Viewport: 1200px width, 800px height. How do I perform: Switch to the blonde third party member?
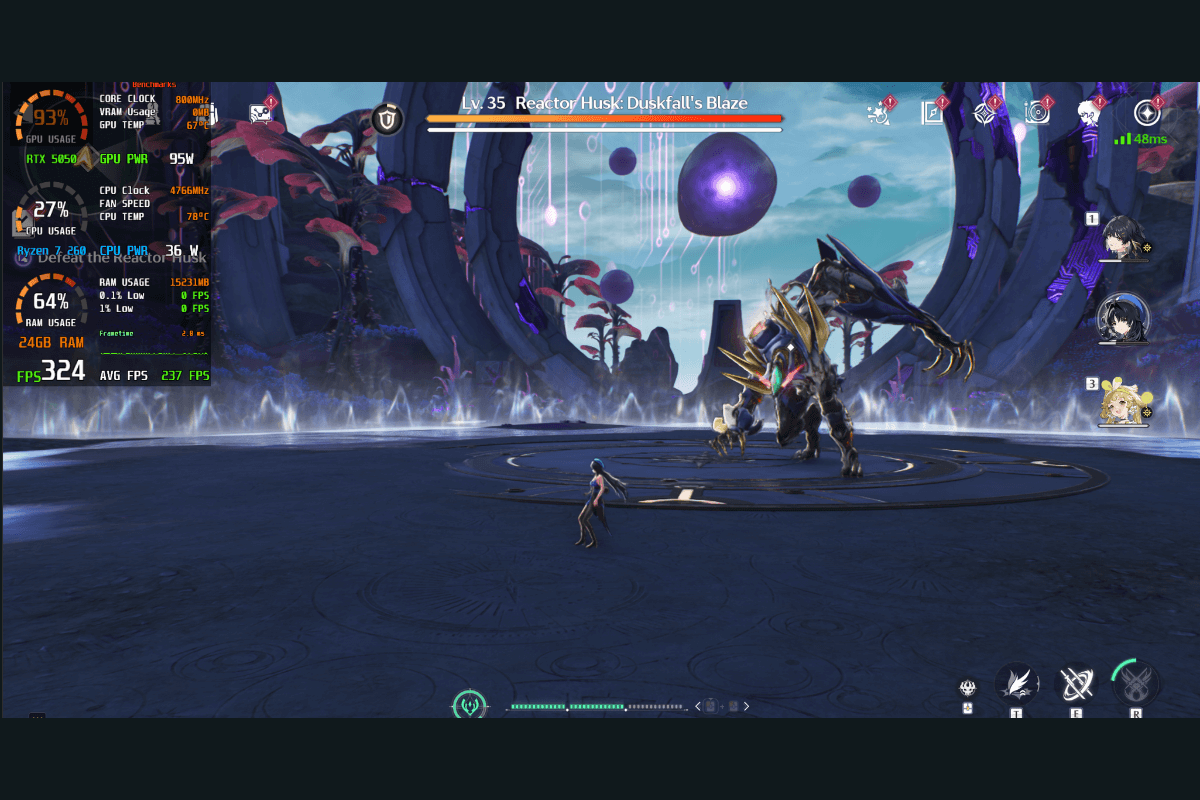click(1122, 401)
